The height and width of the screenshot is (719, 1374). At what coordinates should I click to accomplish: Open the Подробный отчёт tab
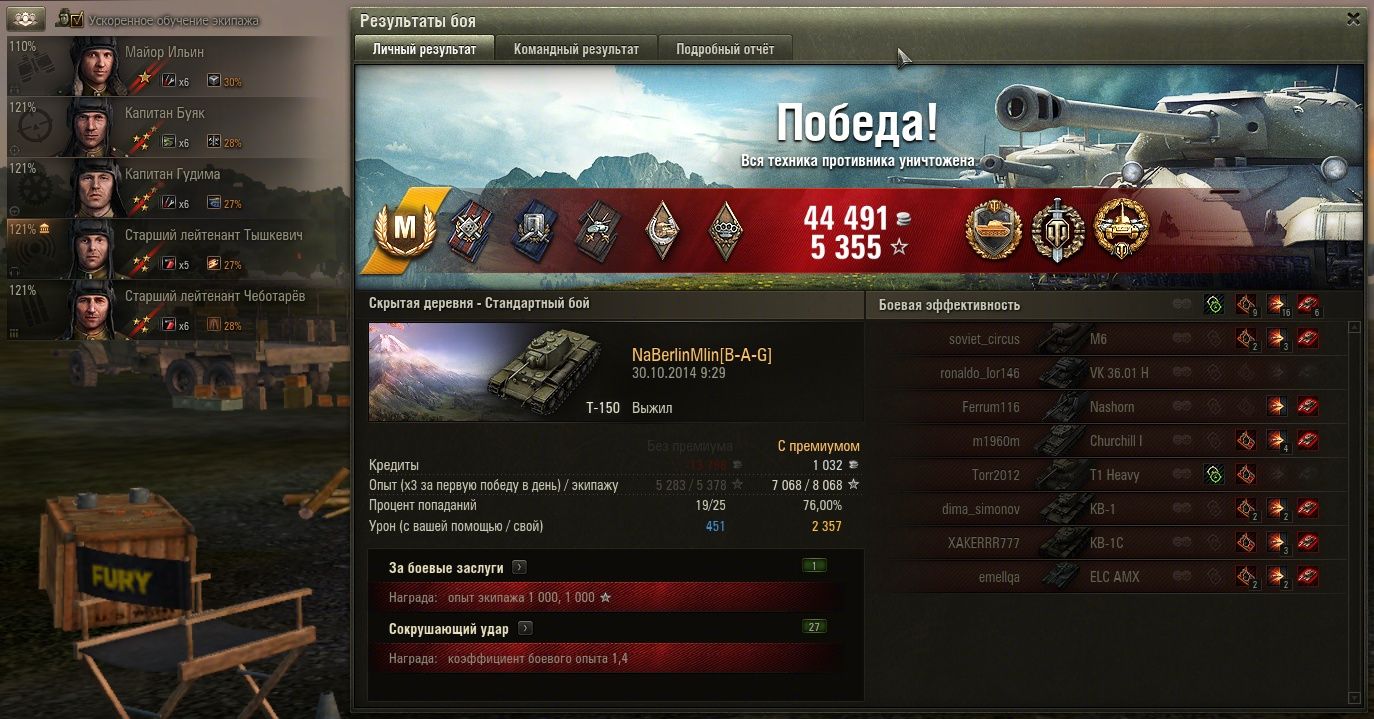725,49
